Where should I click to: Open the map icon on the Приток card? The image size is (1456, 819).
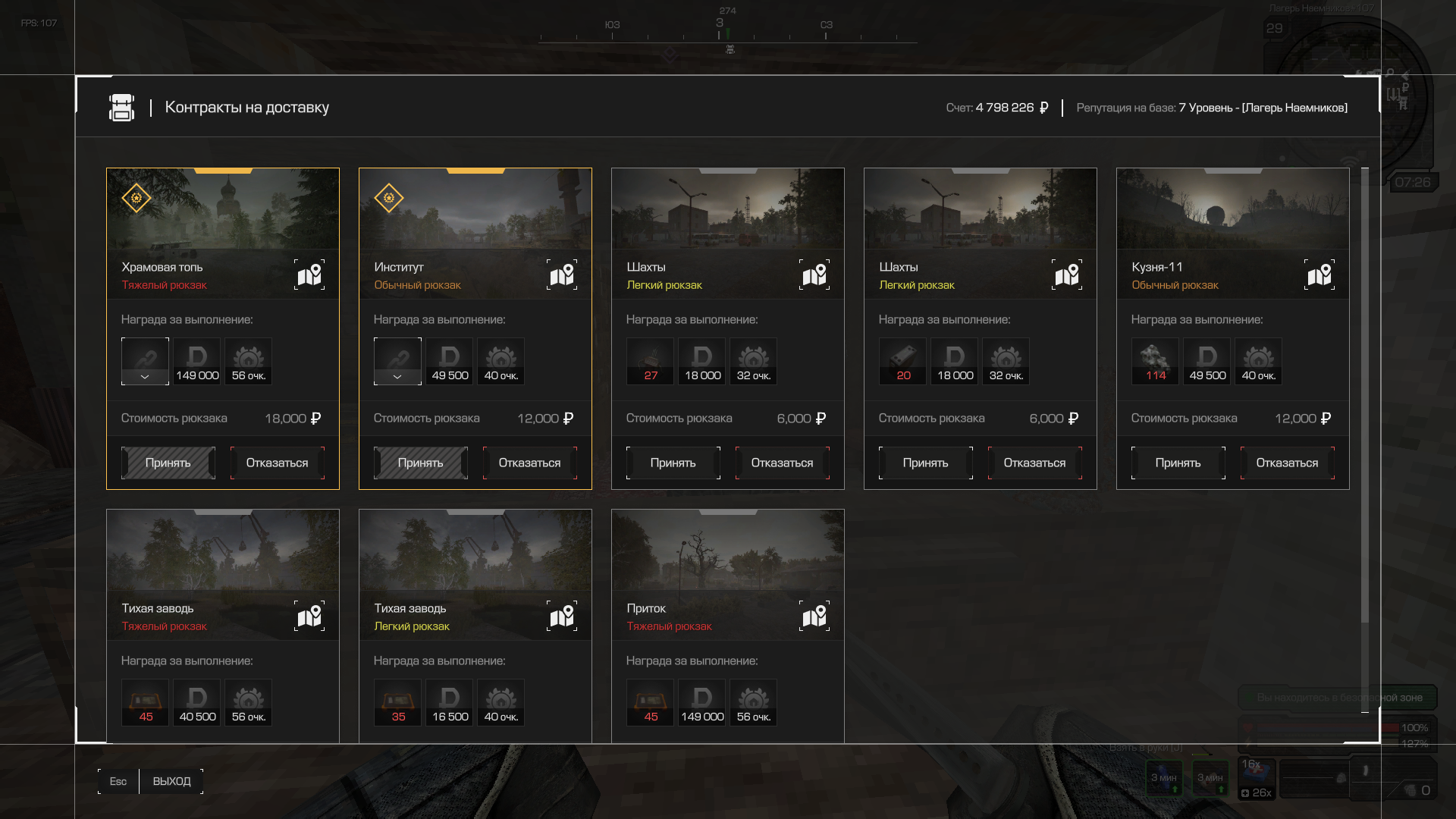pos(814,617)
